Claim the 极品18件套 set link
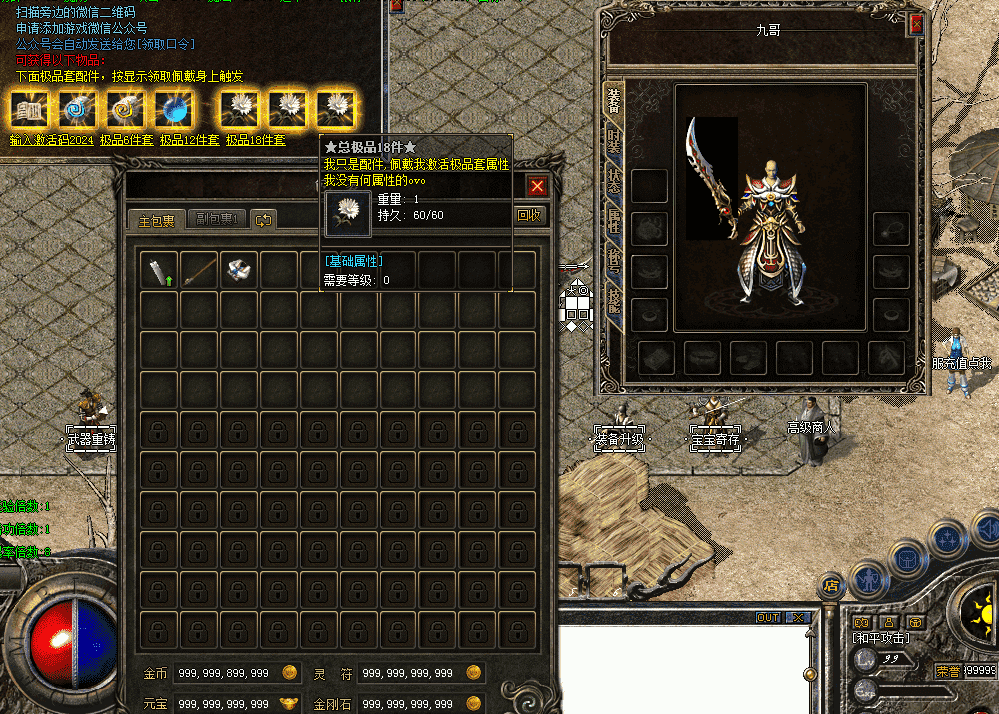 coord(255,140)
